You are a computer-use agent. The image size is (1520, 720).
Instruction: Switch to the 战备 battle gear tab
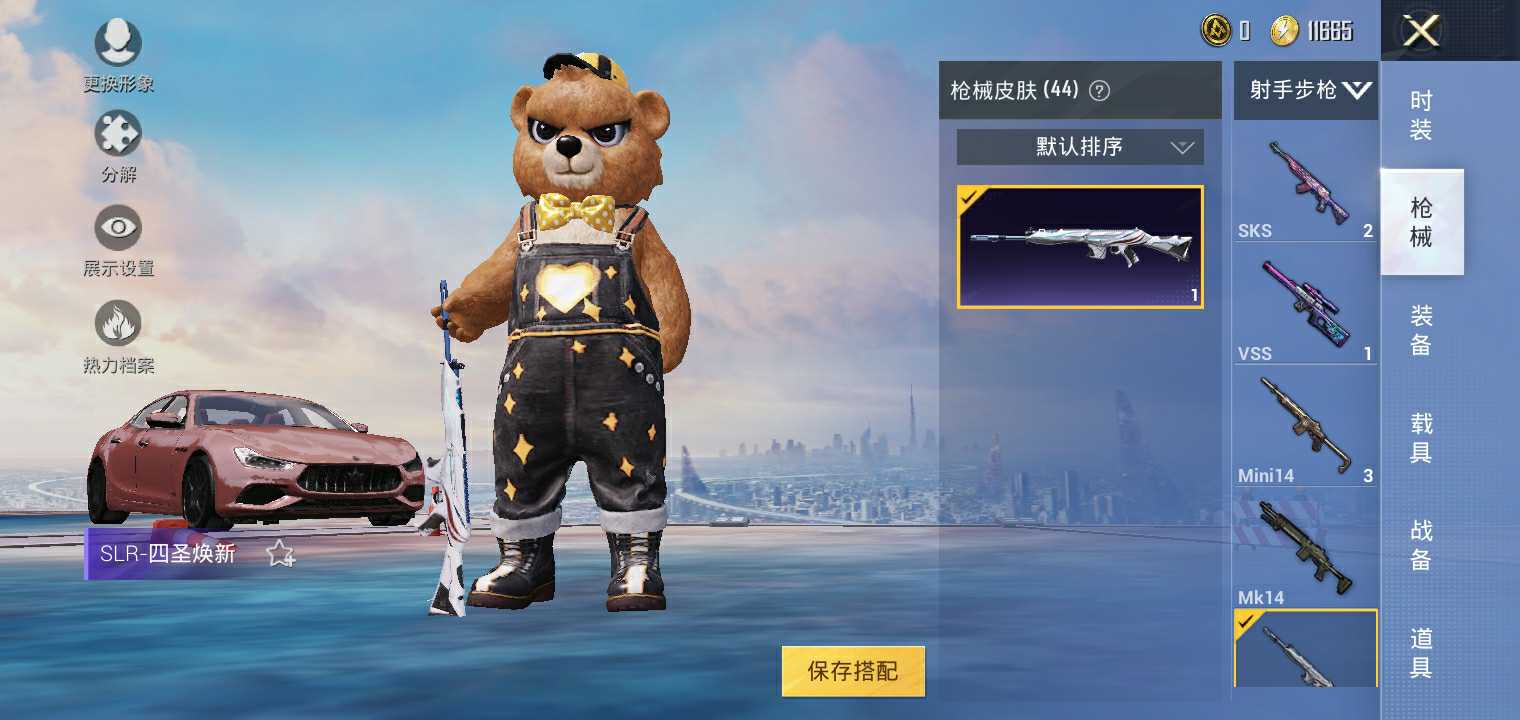(x=1421, y=546)
